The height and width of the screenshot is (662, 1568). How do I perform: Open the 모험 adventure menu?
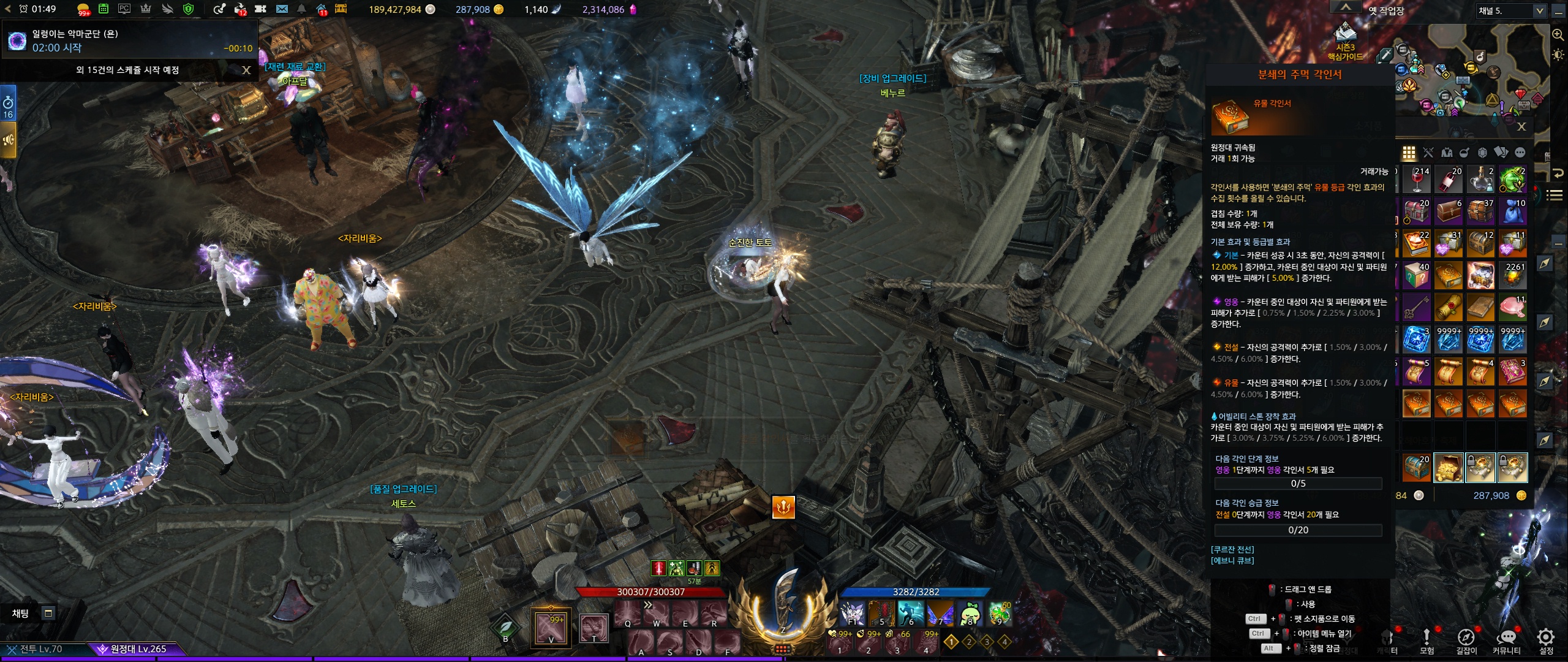pos(1427,639)
